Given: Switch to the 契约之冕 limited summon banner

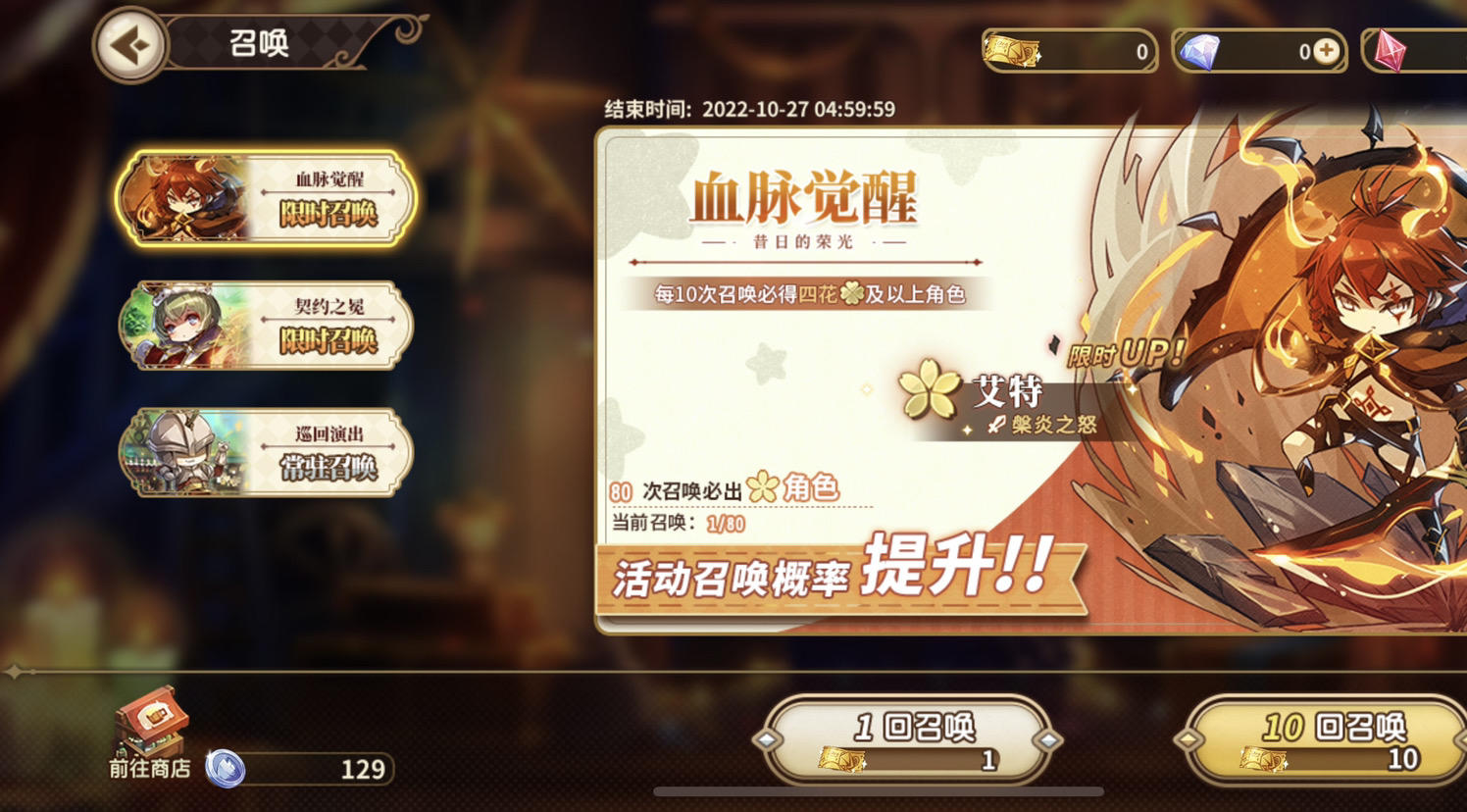Looking at the screenshot, I should pos(265,328).
